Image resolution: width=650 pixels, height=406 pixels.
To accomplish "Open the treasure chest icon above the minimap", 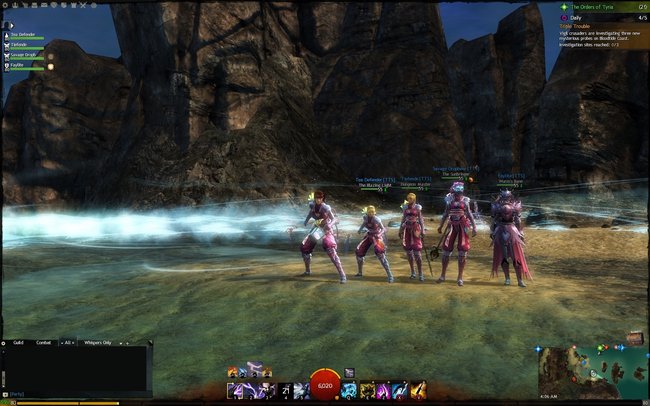I will tap(633, 339).
